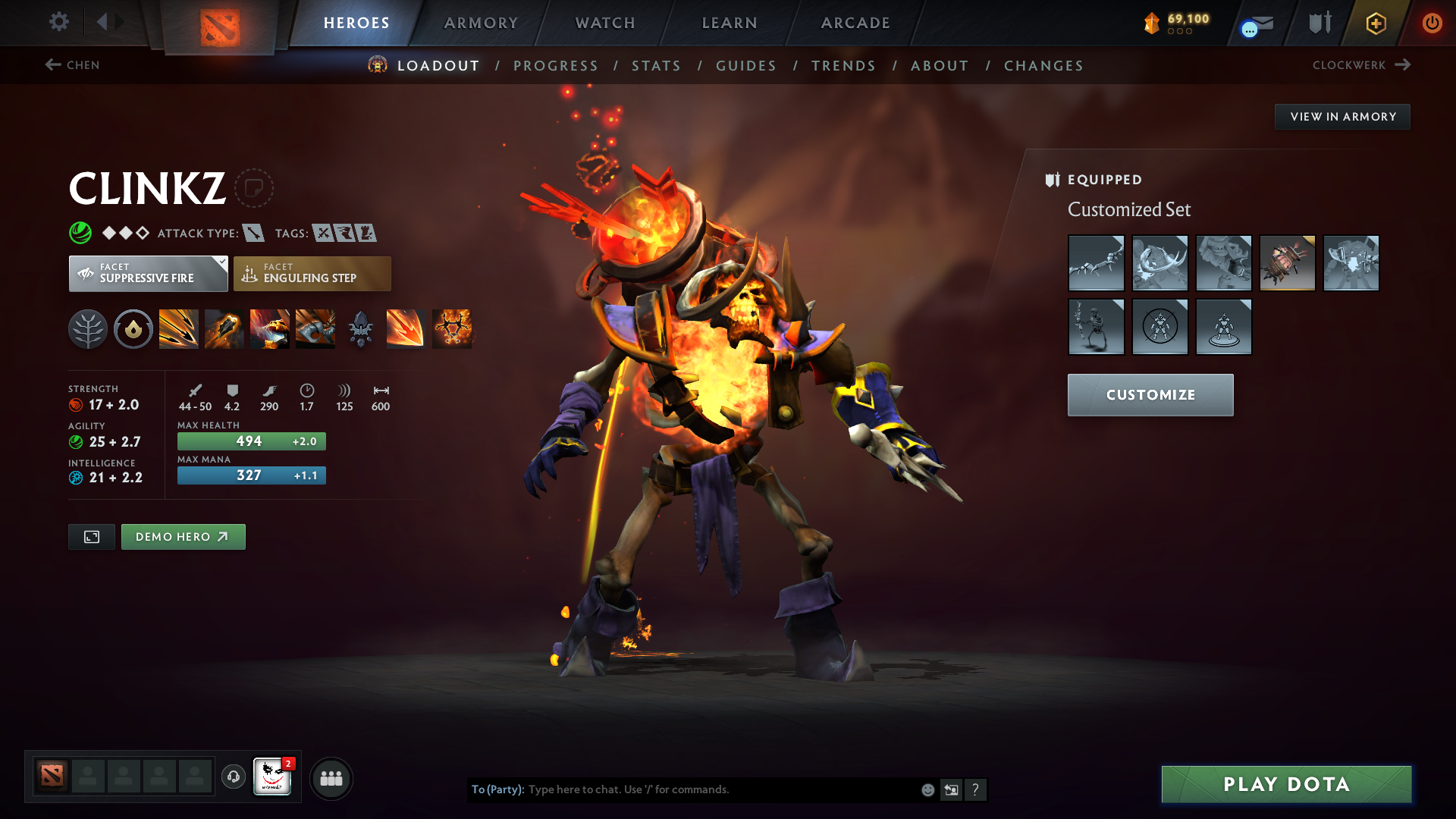Click the DEMO HERO button
The width and height of the screenshot is (1456, 819).
tap(183, 536)
